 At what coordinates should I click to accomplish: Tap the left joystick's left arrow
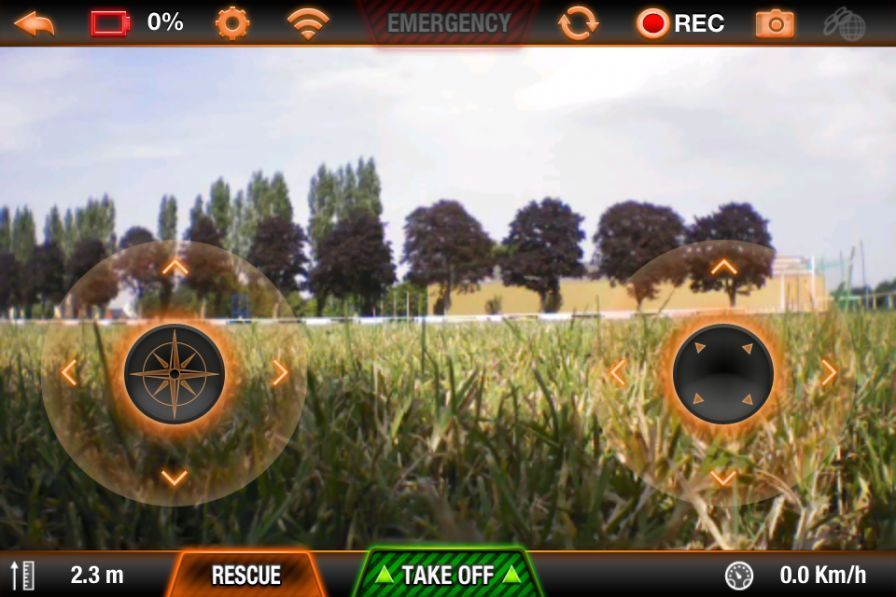click(69, 373)
